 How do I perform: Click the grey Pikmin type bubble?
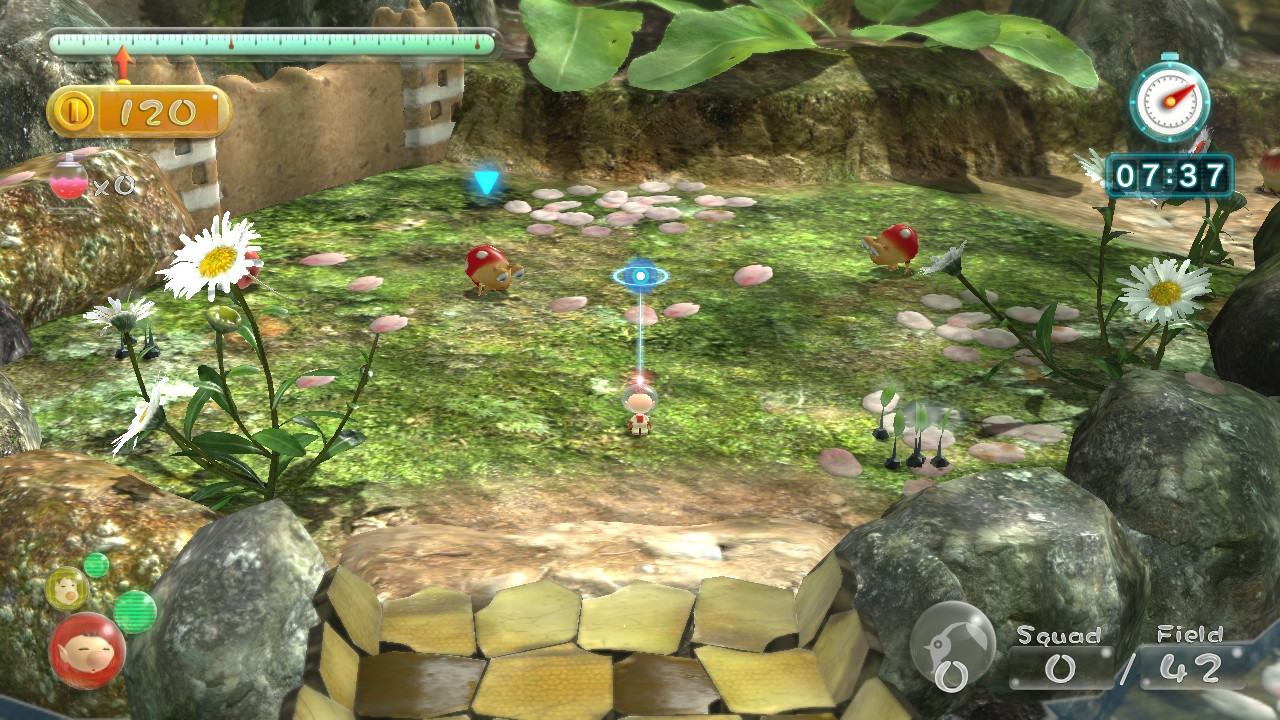tap(952, 645)
